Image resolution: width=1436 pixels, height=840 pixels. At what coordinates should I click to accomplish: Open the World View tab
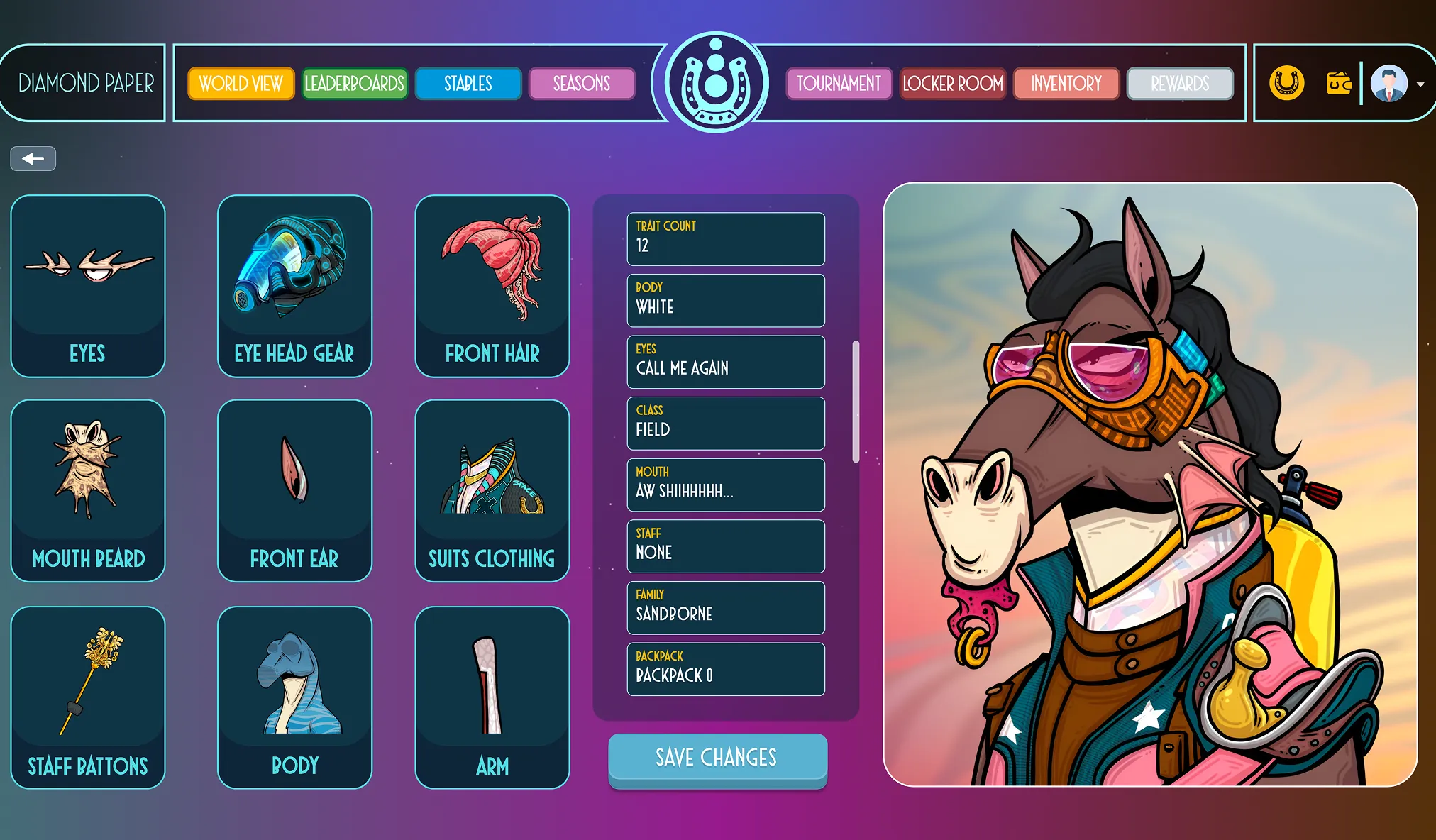(x=241, y=84)
